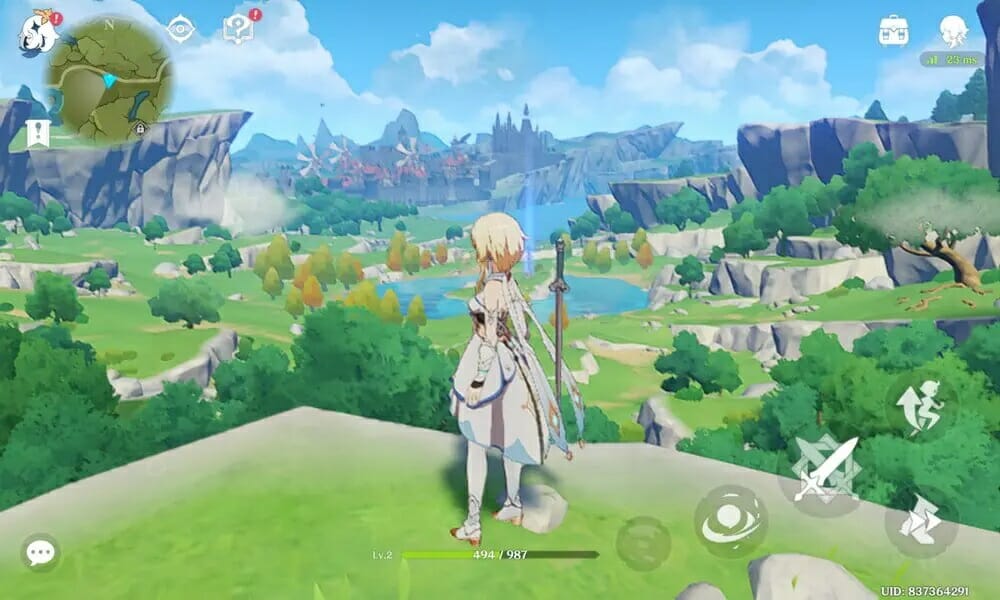
Task: Open the chat speech bubble
Action: click(x=41, y=552)
